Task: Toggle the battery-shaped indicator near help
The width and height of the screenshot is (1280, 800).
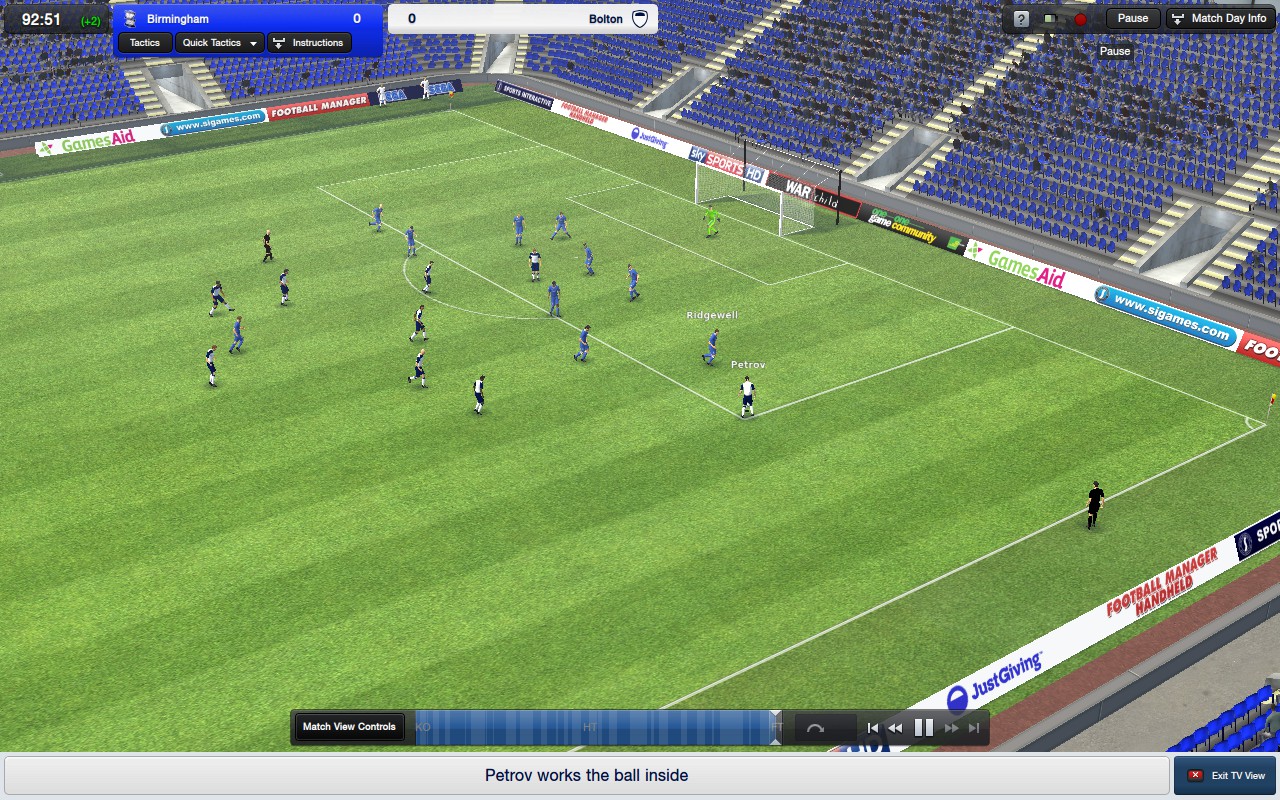Action: (1048, 19)
